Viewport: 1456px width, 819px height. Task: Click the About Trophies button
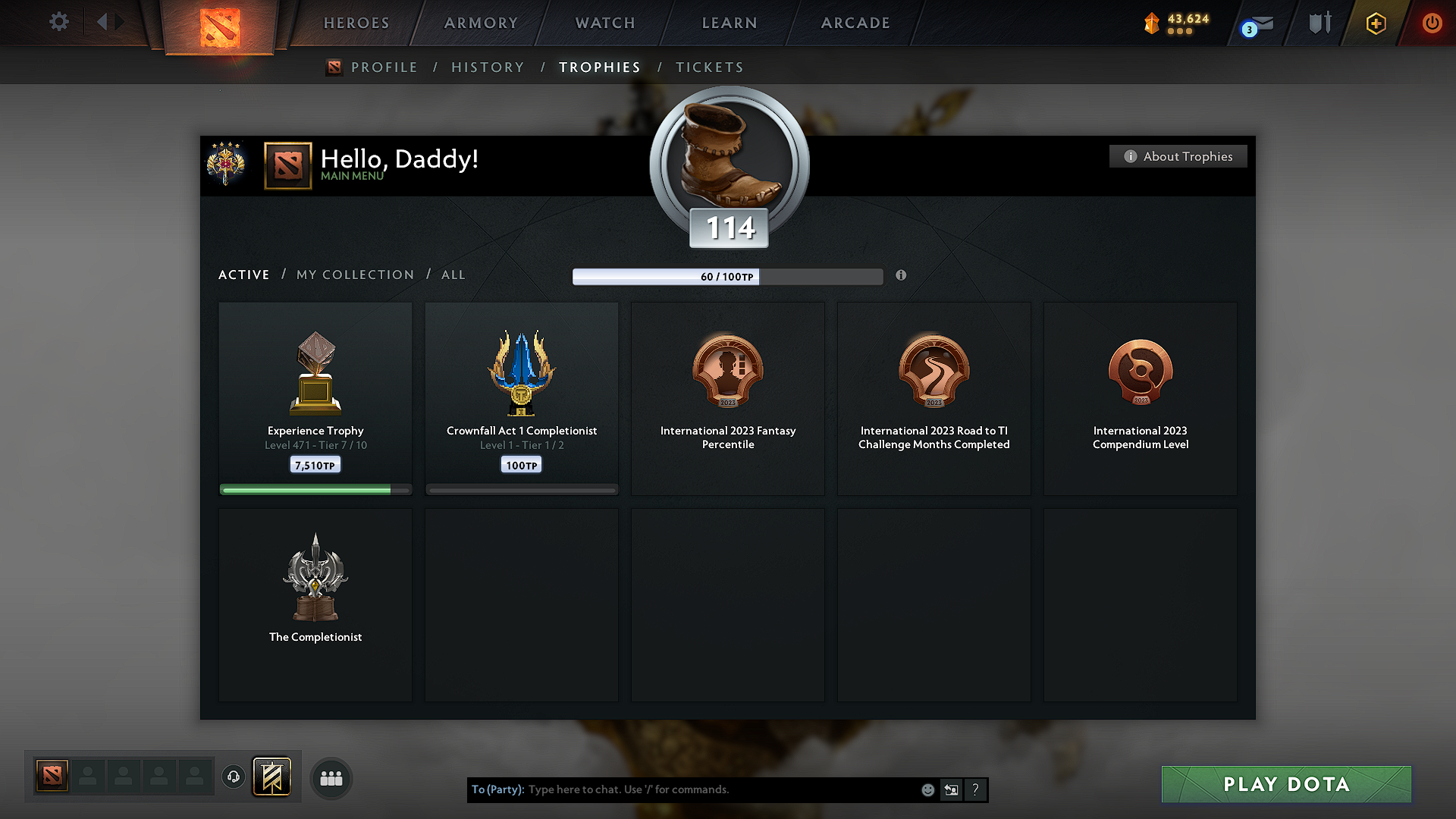(x=1178, y=156)
